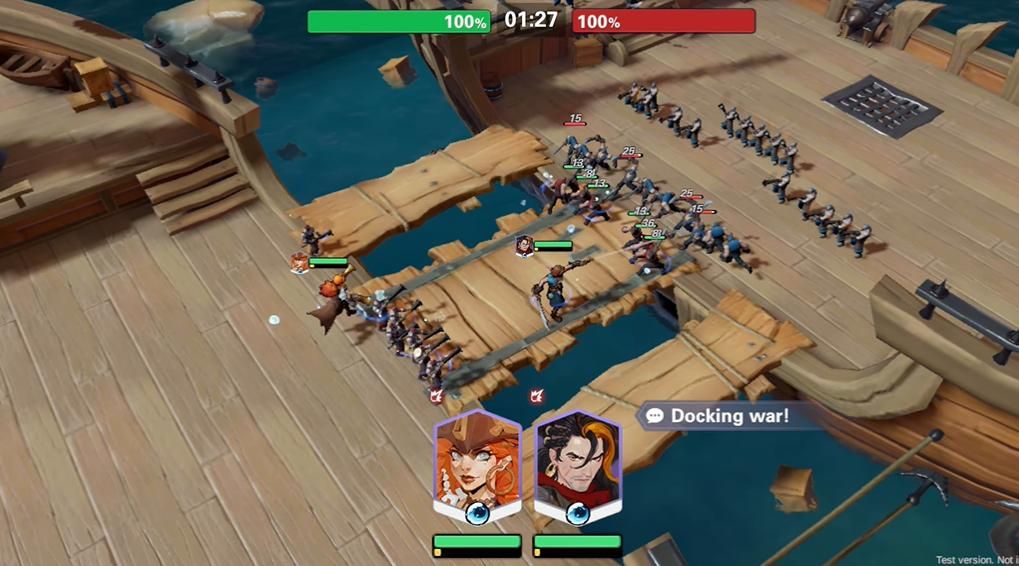Image resolution: width=1019 pixels, height=566 pixels.
Task: Tap the blue orb under the pirate woman's portrait
Action: 478,514
